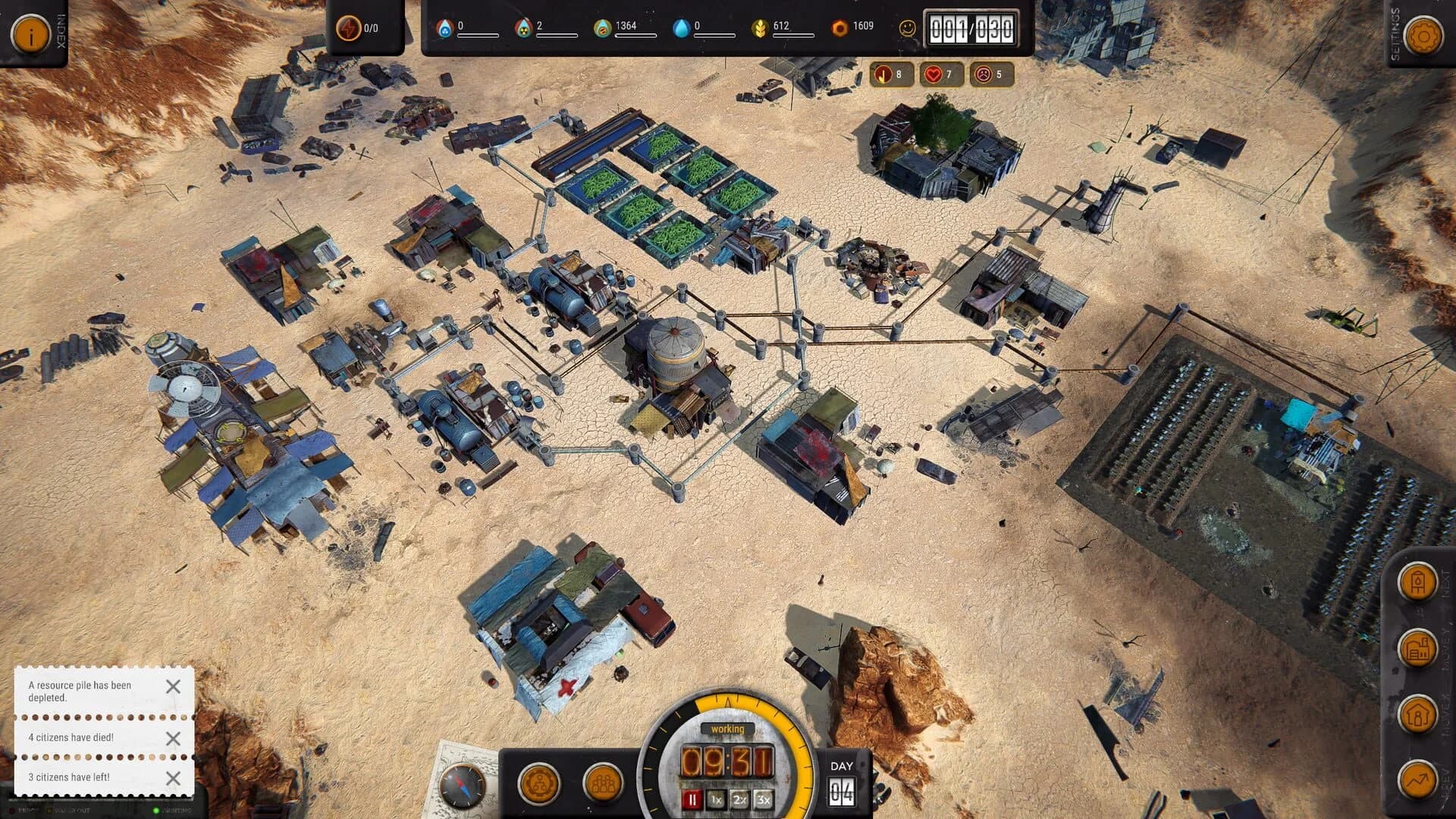Image resolution: width=1456 pixels, height=819 pixels.
Task: Set game speed to 1x
Action: tap(716, 799)
